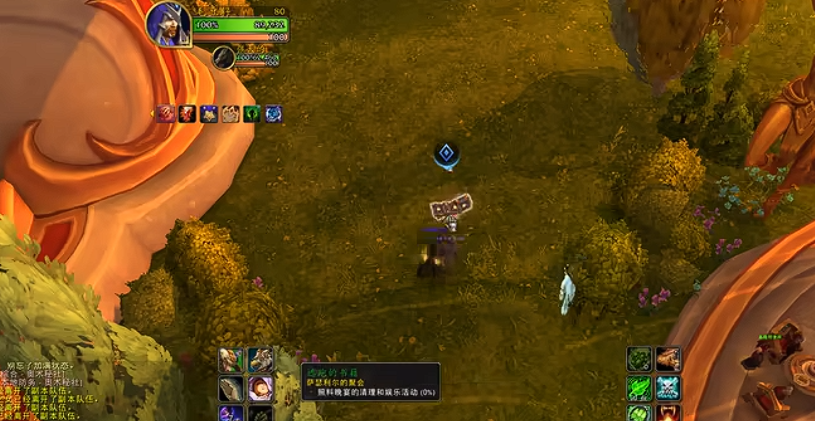Image resolution: width=815 pixels, height=421 pixels.
Task: Use the red-orange bite pet ability
Action: (188, 114)
